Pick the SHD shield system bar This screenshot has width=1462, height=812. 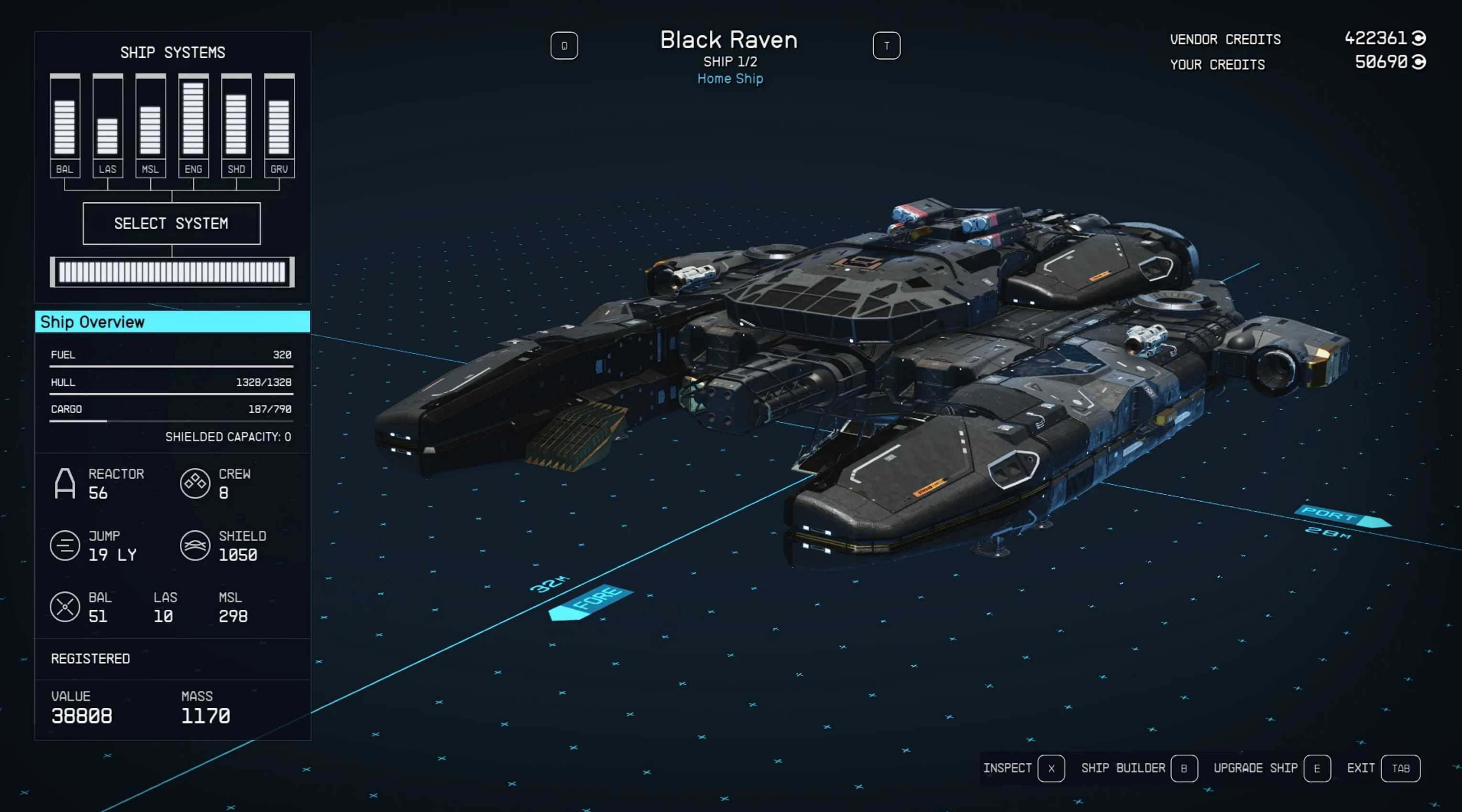[x=236, y=125]
